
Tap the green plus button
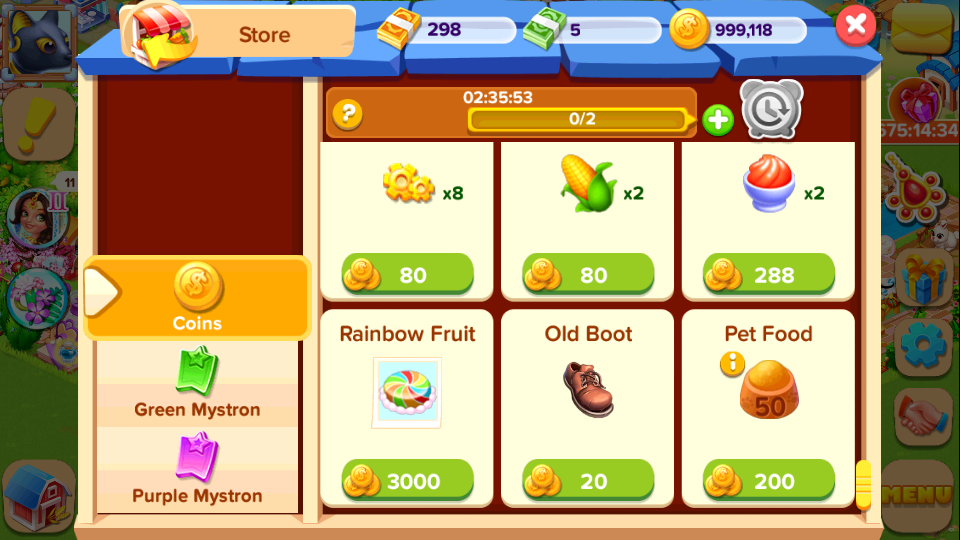coord(717,120)
